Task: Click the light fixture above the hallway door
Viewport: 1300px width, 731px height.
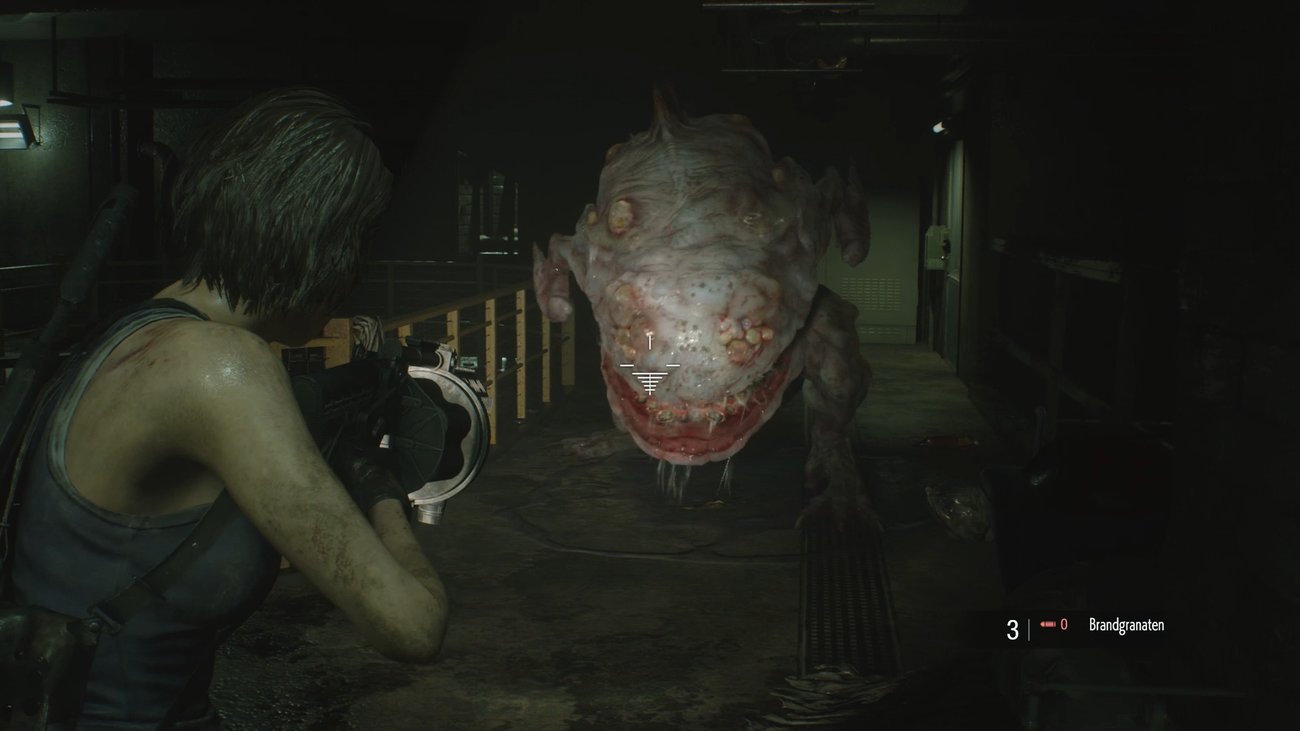Action: click(938, 127)
